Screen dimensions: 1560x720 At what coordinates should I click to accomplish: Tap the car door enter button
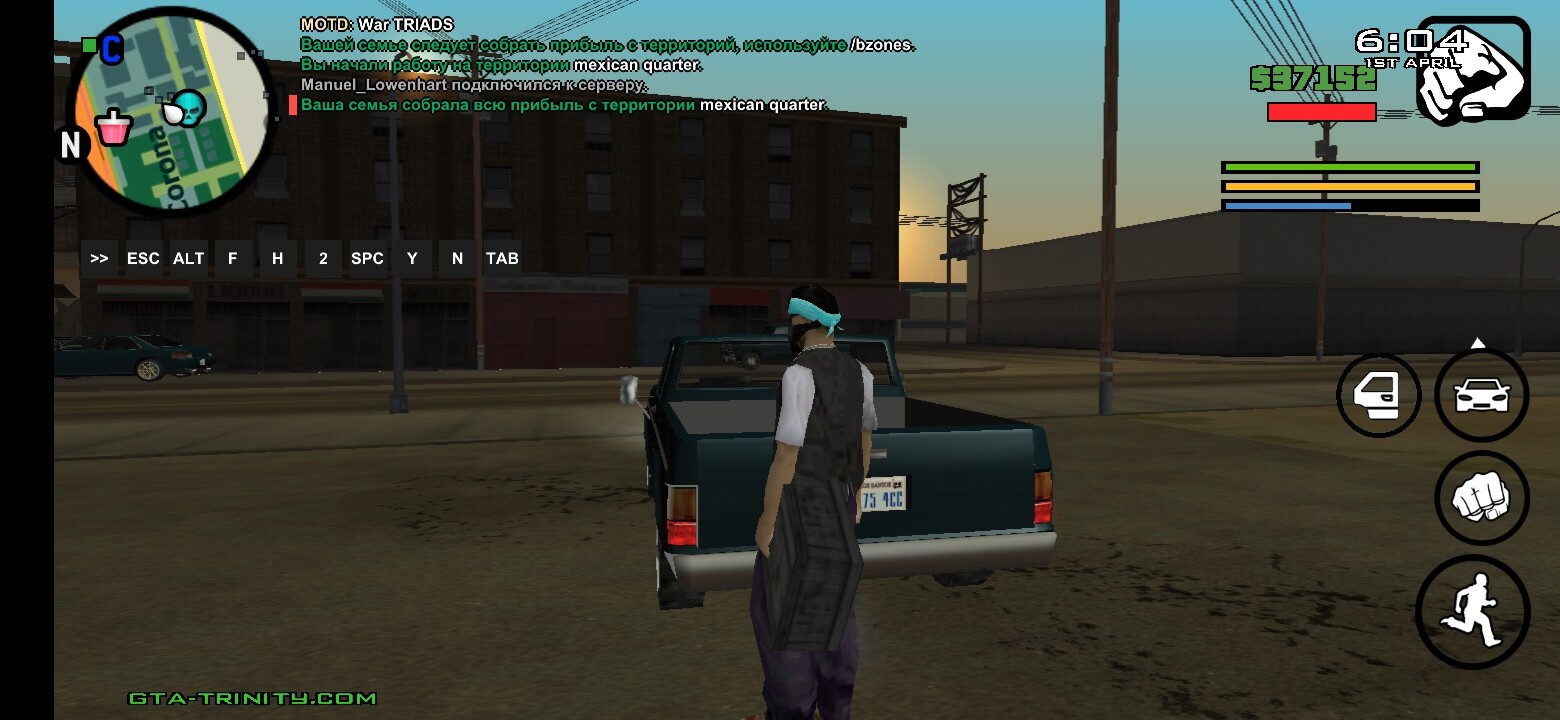(x=1379, y=395)
